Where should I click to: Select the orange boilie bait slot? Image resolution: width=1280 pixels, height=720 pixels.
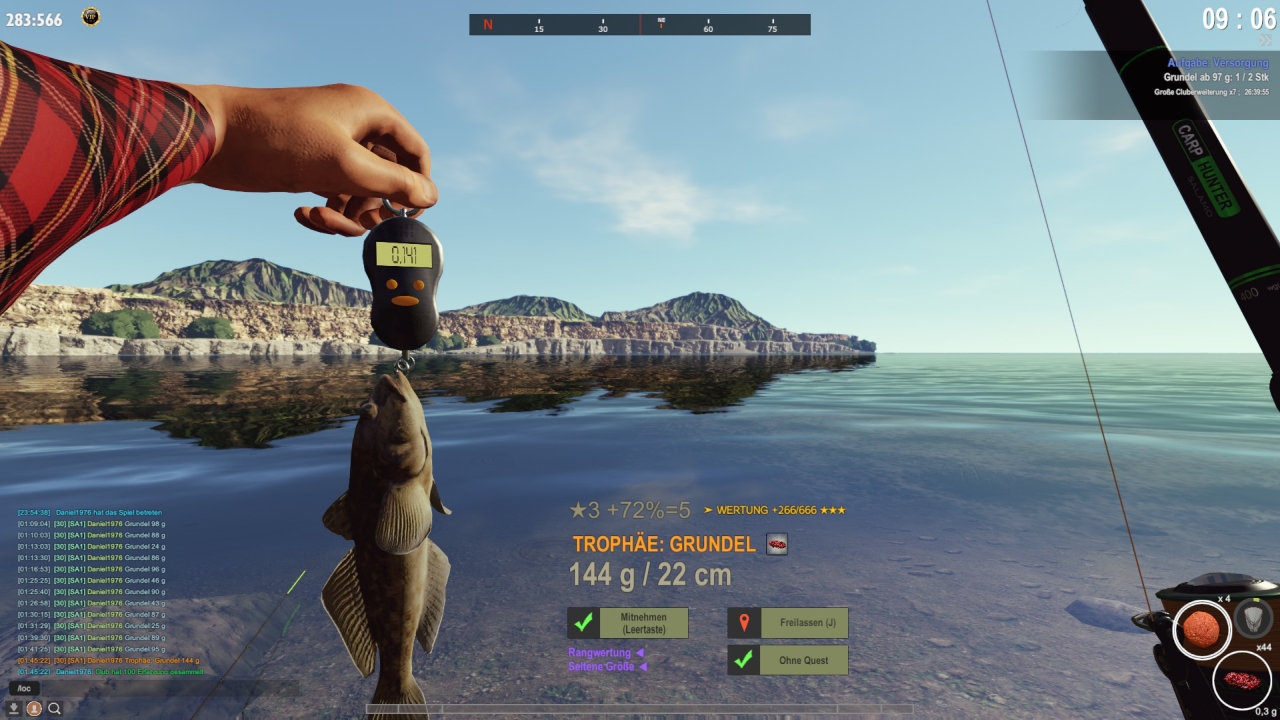pos(1201,629)
